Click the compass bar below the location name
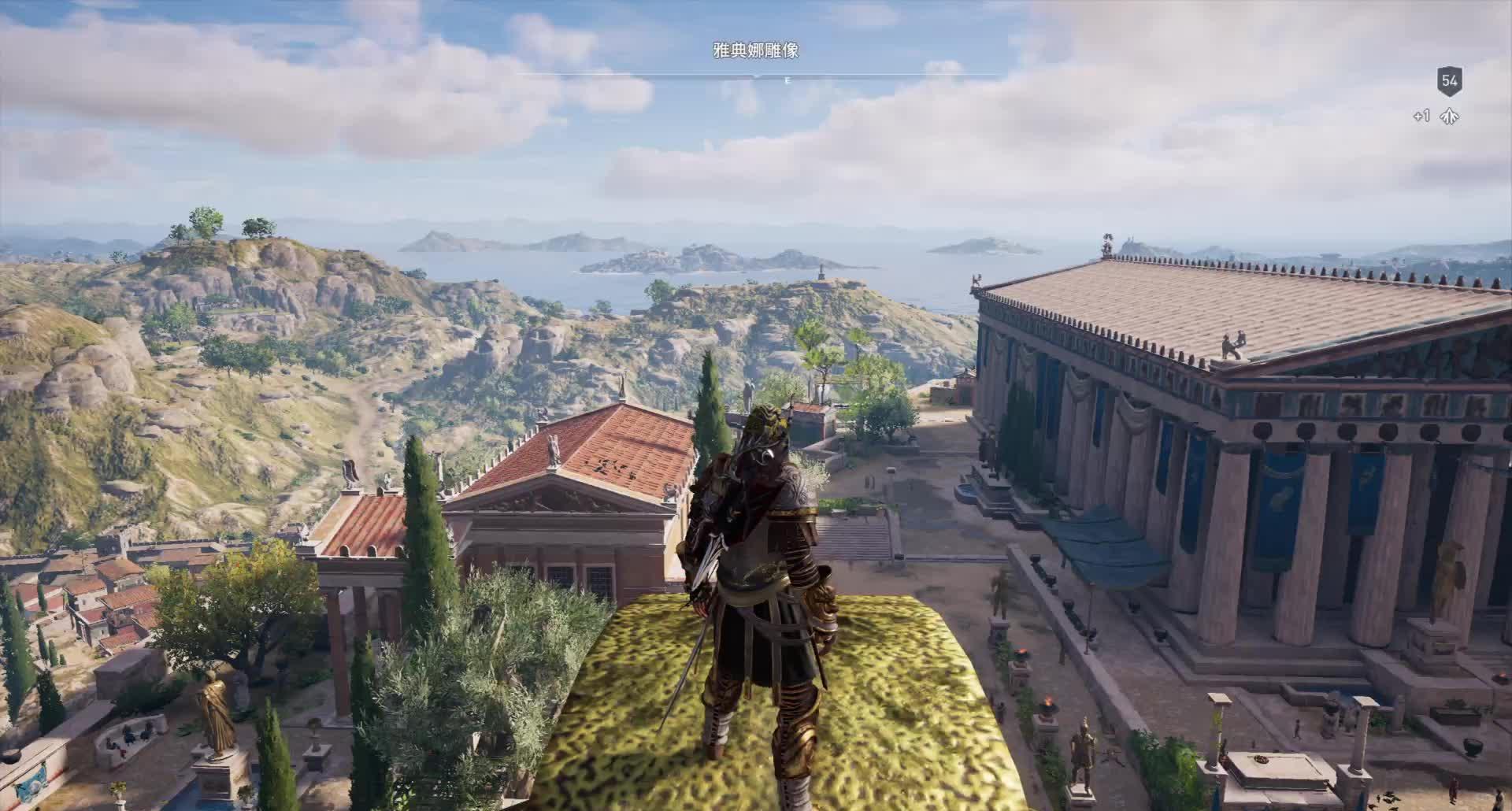Viewport: 1512px width, 811px height. [758, 76]
